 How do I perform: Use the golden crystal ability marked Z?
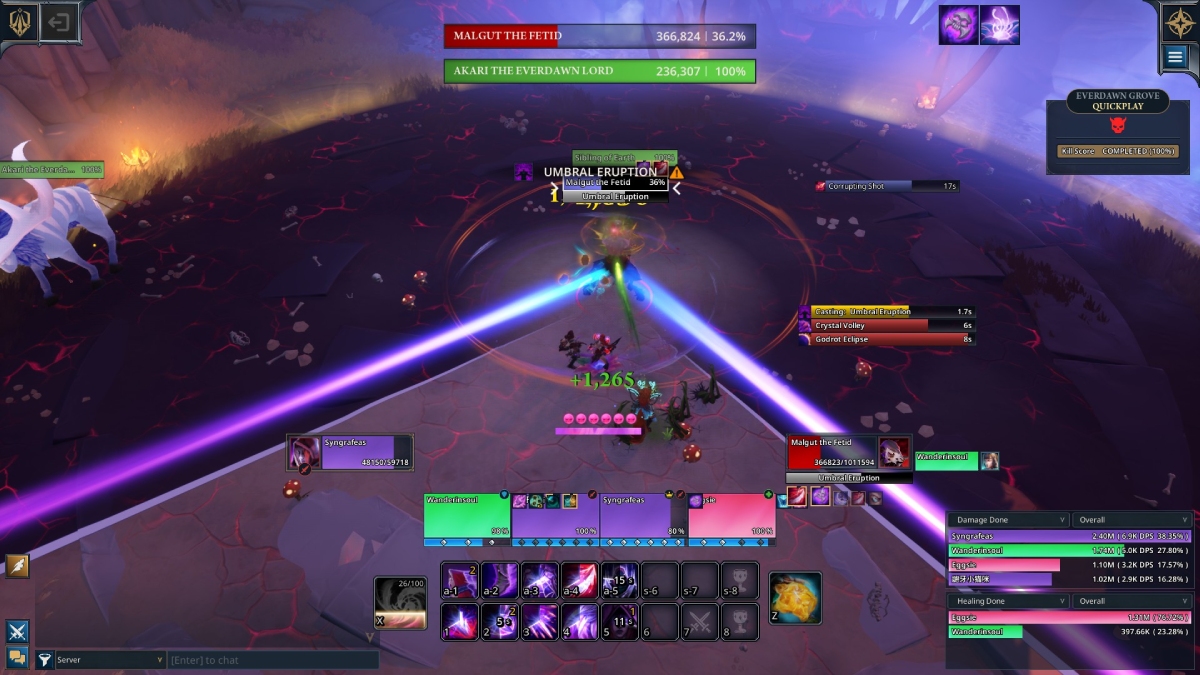795,597
